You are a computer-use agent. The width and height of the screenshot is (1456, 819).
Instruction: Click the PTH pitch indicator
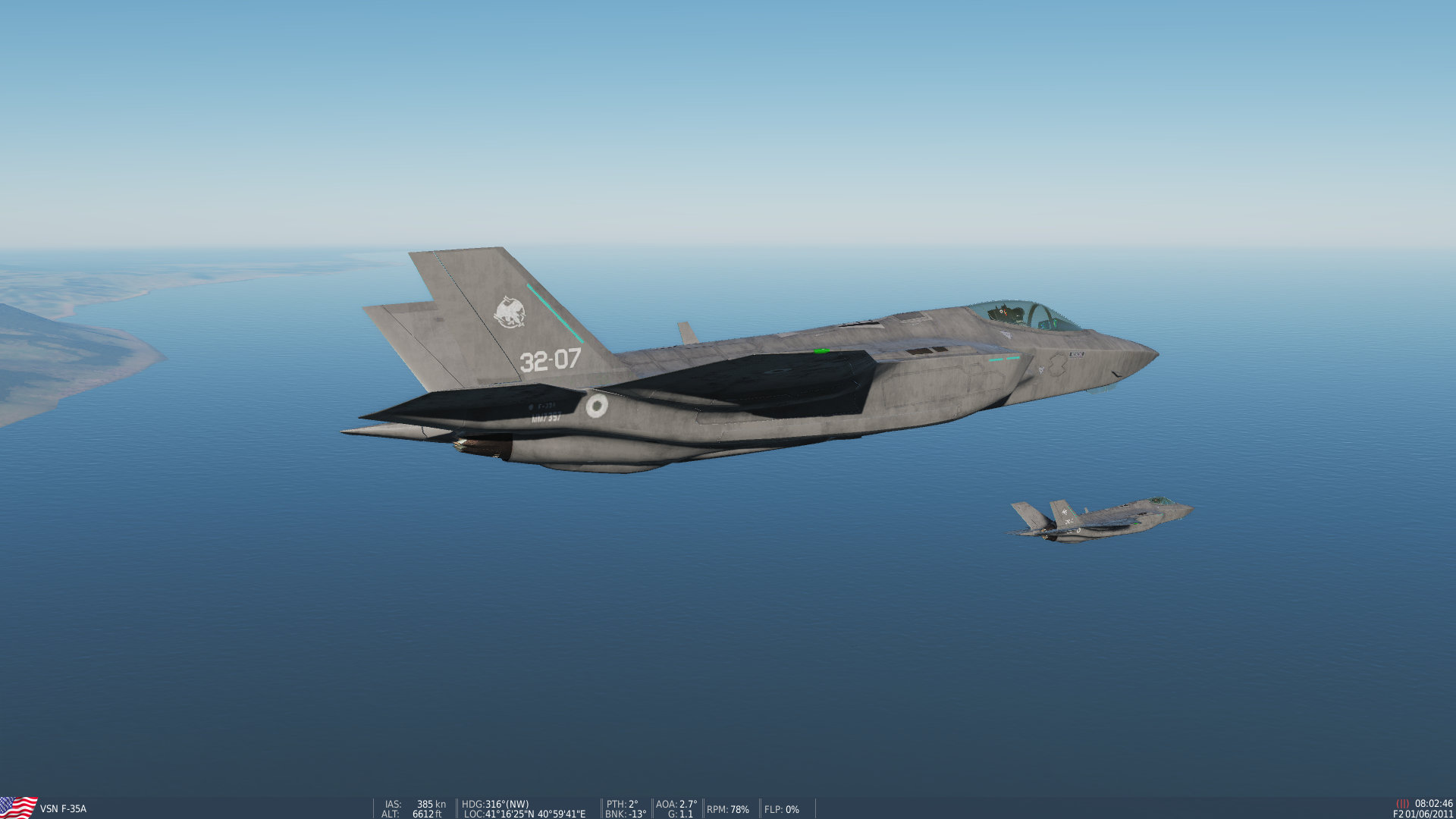pyautogui.click(x=622, y=804)
